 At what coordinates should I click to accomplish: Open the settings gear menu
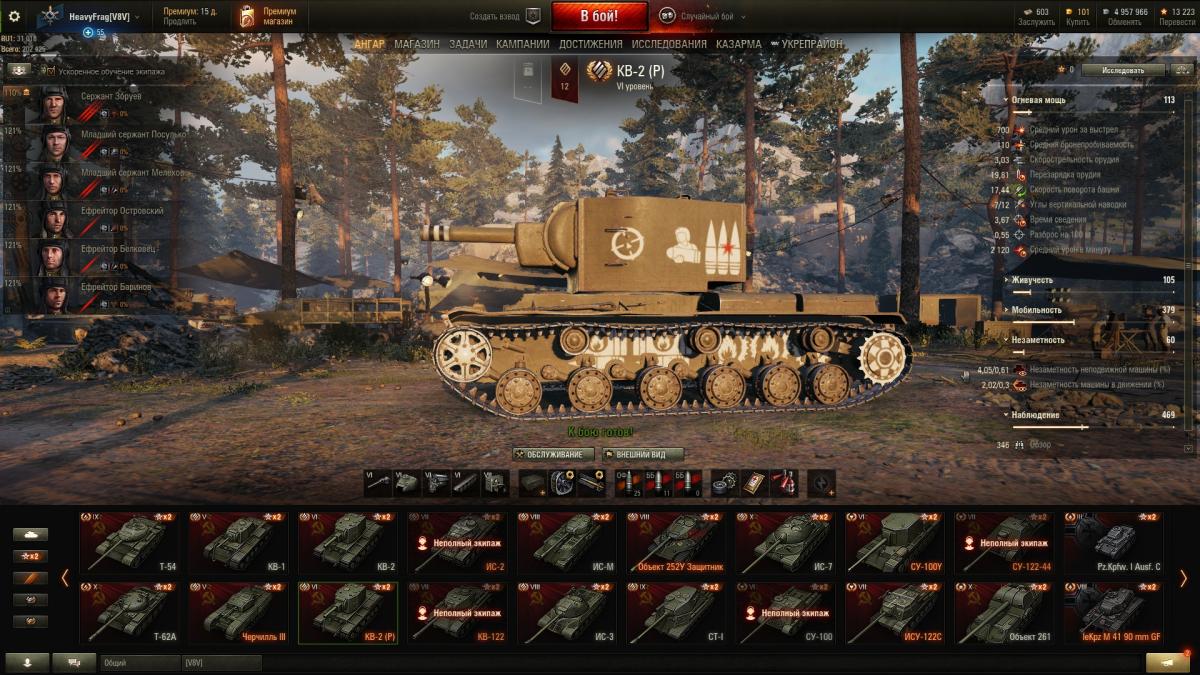(x=14, y=16)
